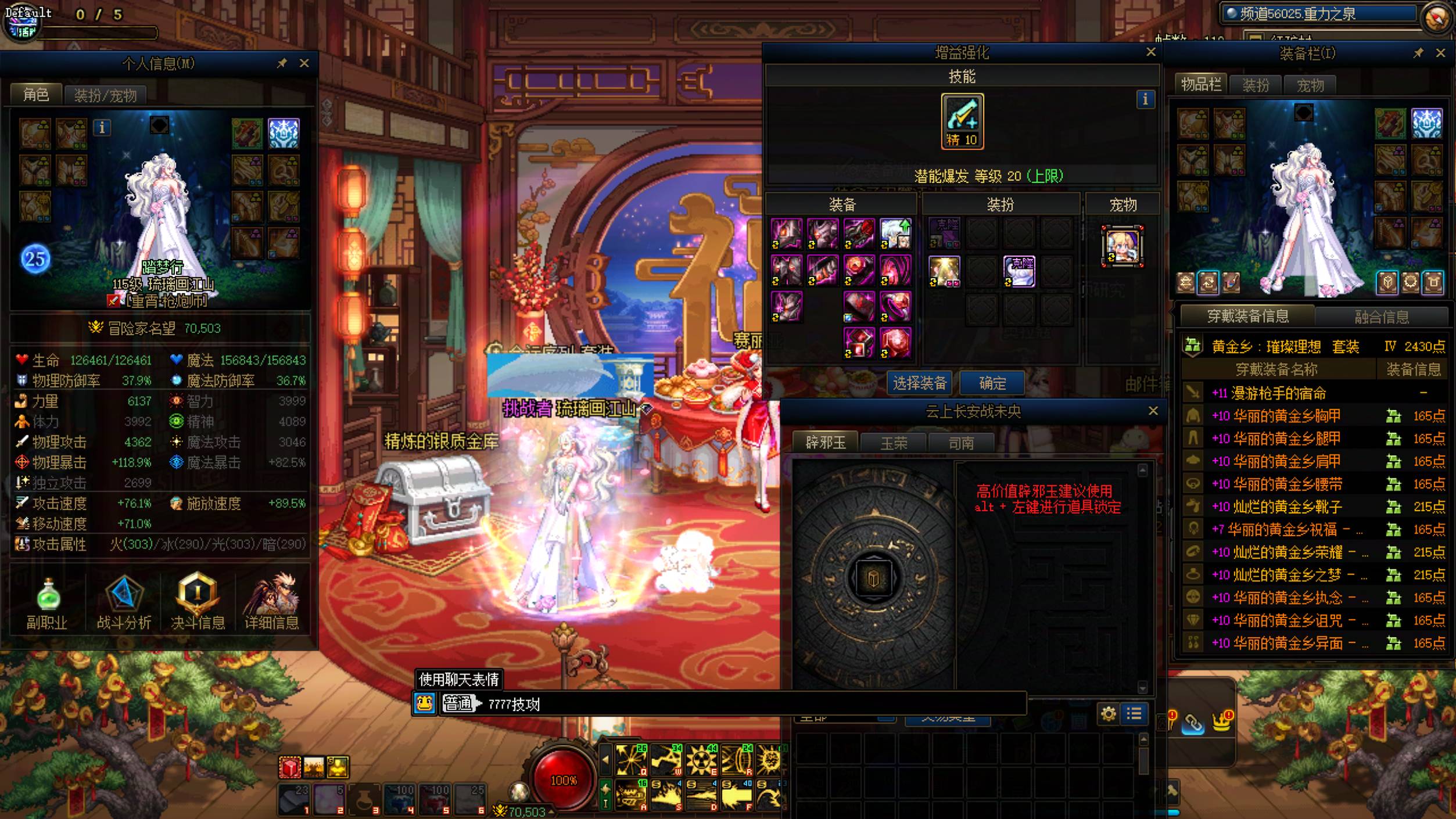This screenshot has width=1456, height=819.
Task: Open the 副职业 sub-profession panel
Action: [47, 602]
